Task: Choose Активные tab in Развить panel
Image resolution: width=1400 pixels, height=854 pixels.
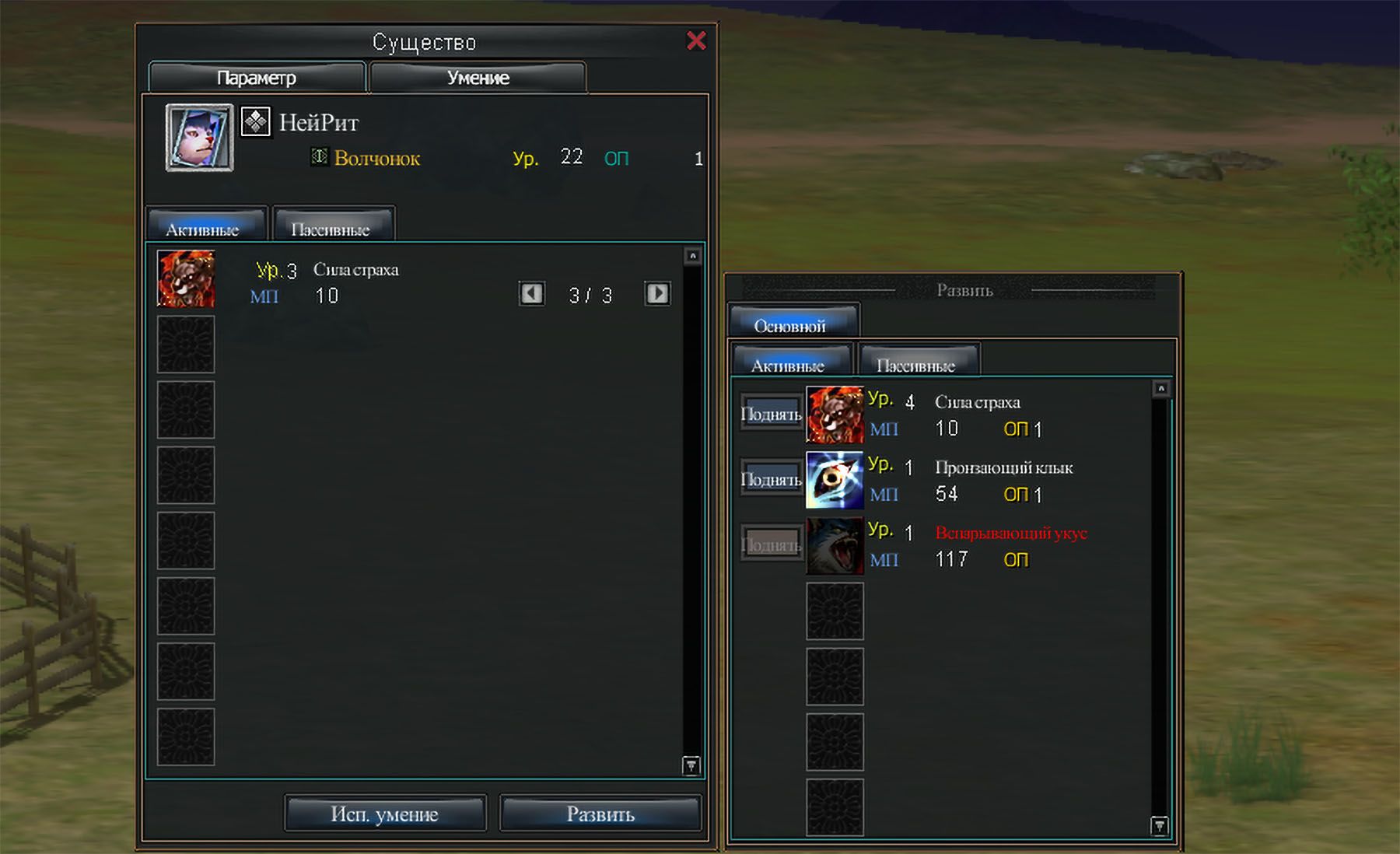Action: click(790, 364)
